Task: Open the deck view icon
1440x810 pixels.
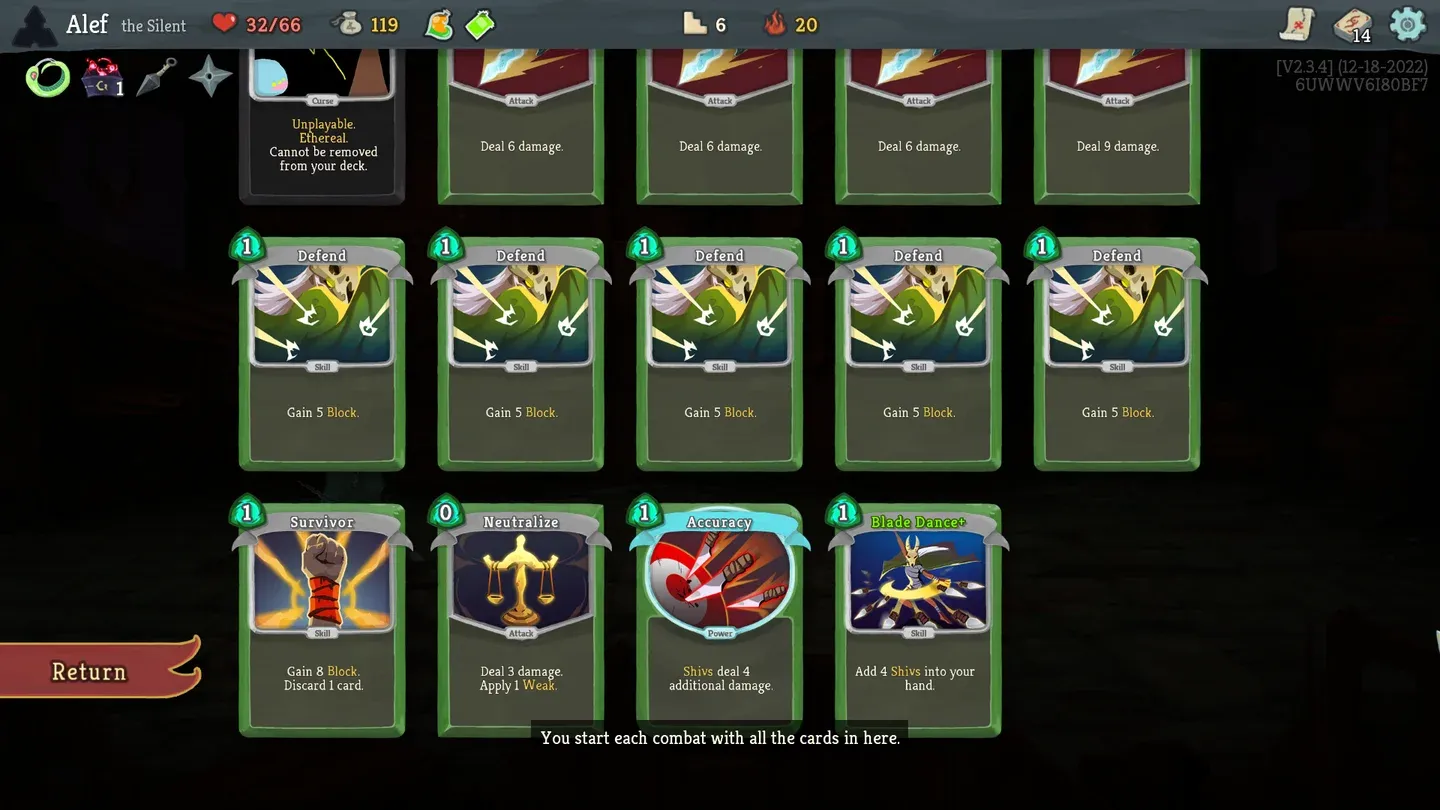Action: point(1353,25)
